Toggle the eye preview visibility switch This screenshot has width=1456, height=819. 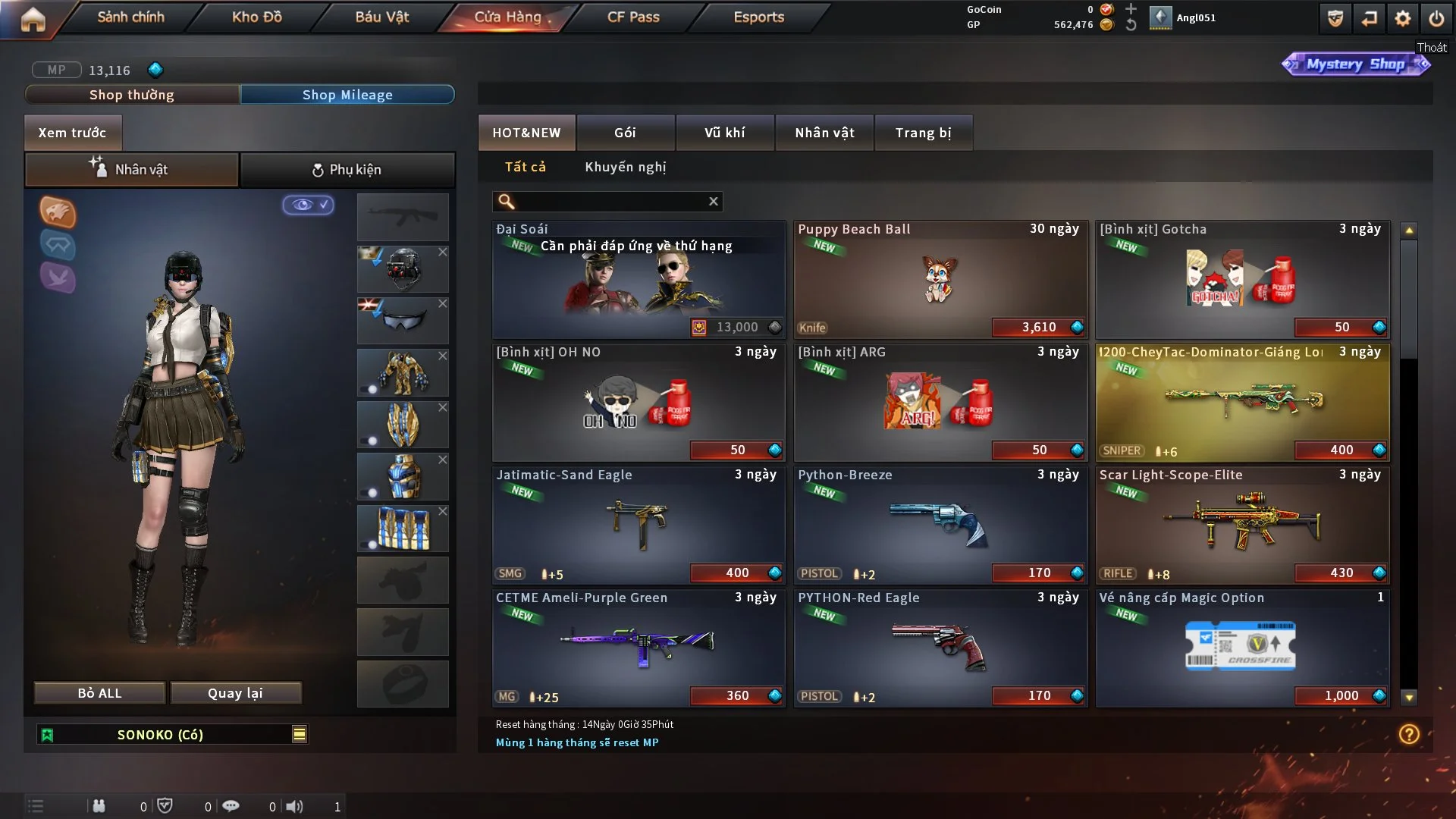308,205
